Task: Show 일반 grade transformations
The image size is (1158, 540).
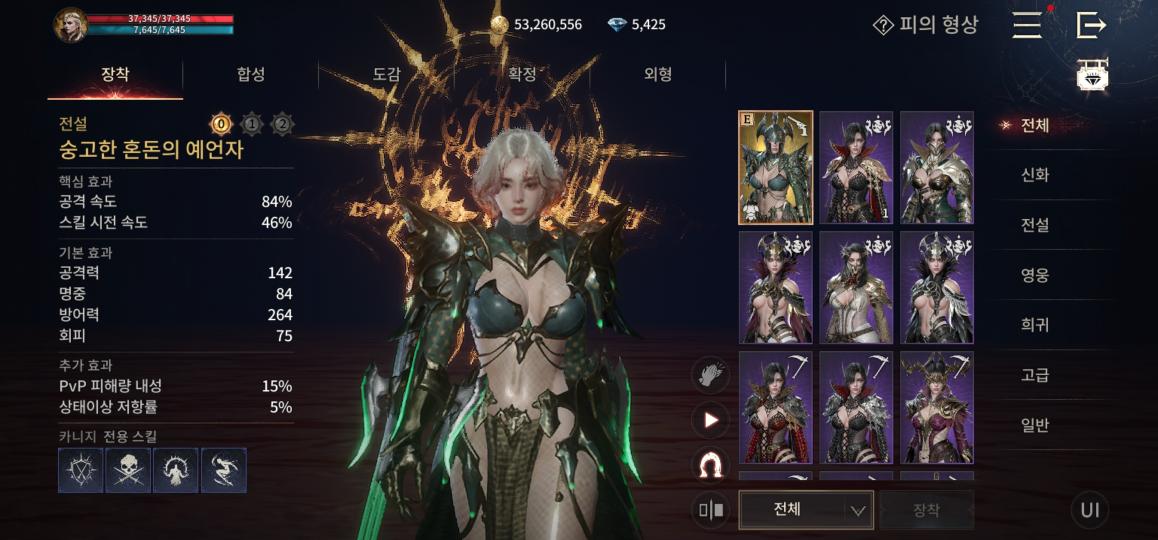Action: click(x=1034, y=425)
